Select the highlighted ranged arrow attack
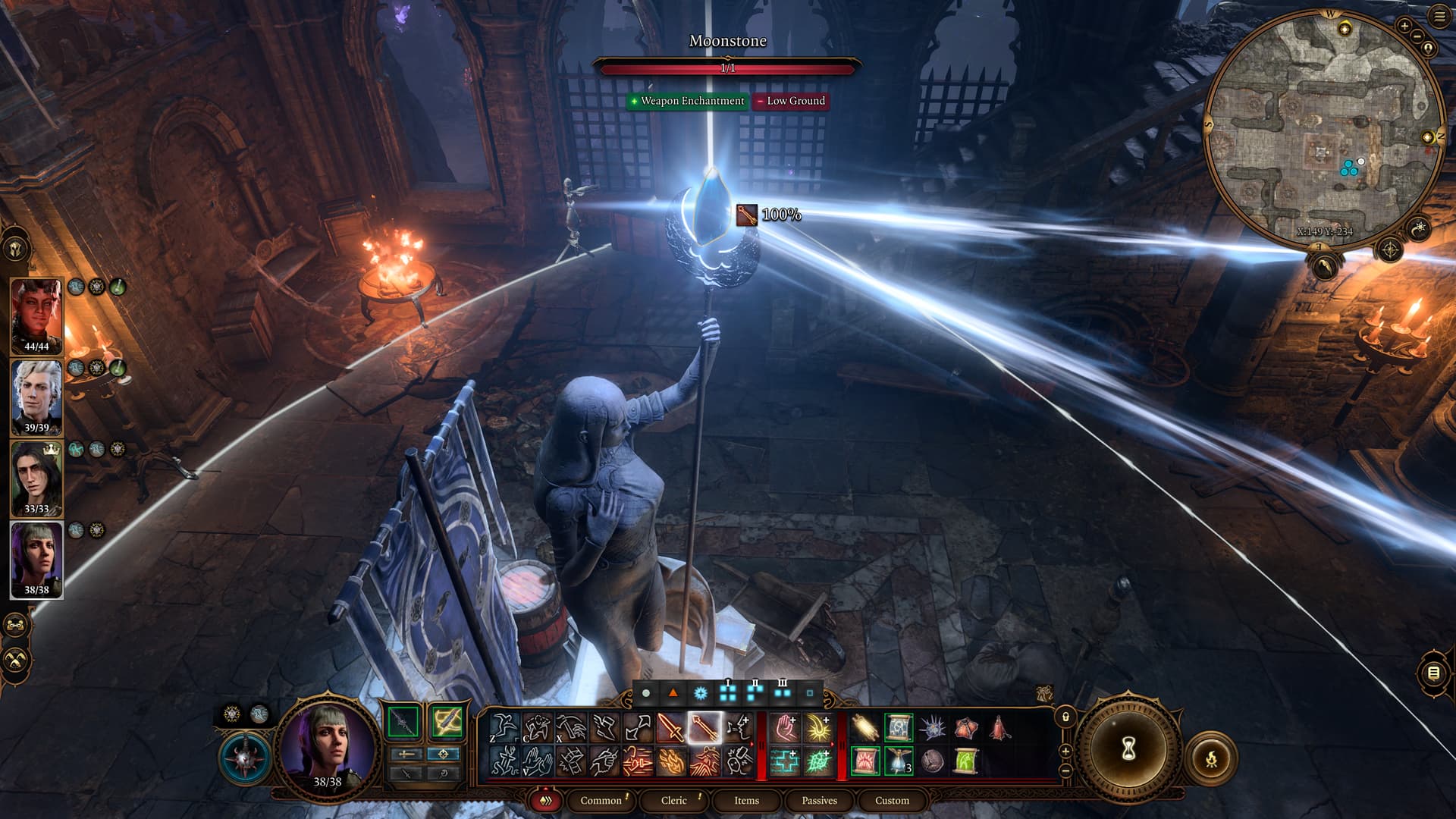The image size is (1456, 819). tap(704, 728)
